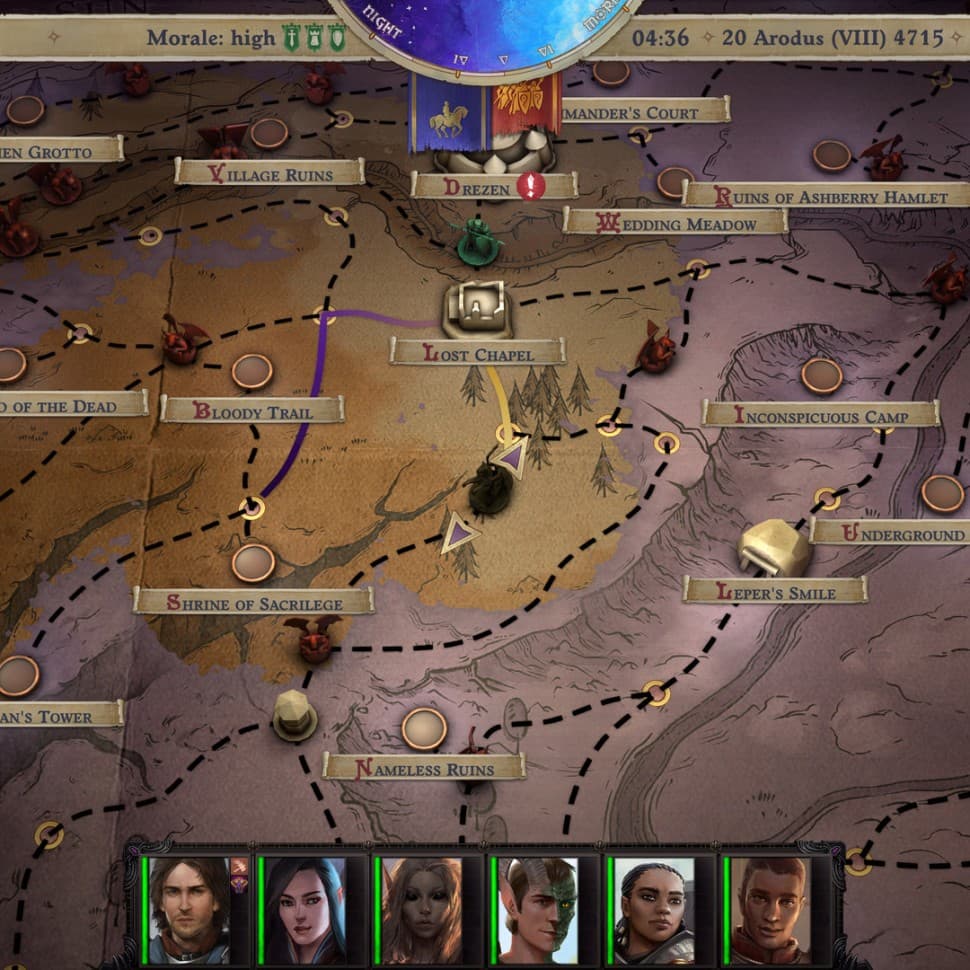Choose the short-haired man in red portrait
The height and width of the screenshot is (970, 970).
coord(769,910)
